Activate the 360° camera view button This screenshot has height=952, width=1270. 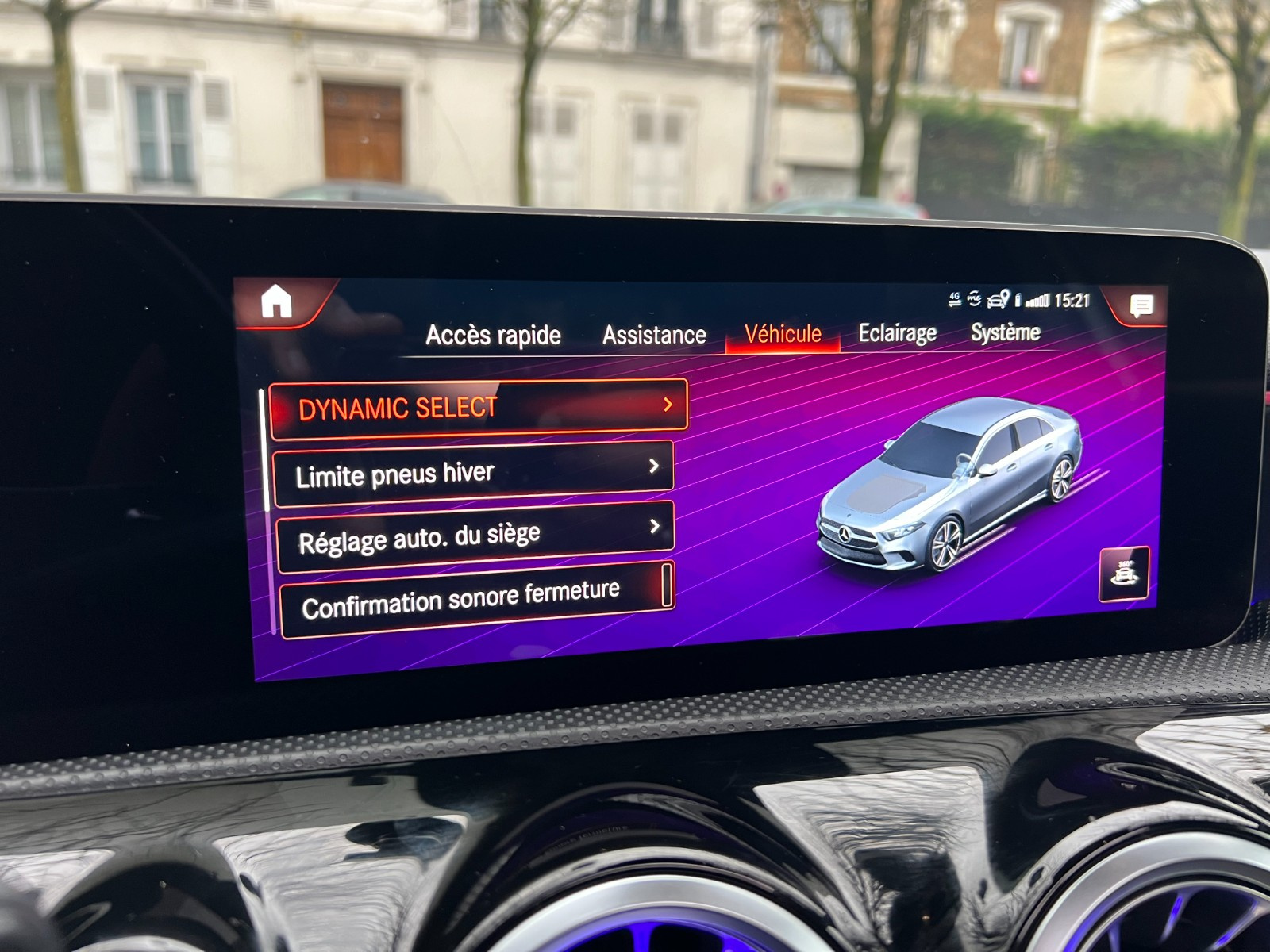[1124, 574]
